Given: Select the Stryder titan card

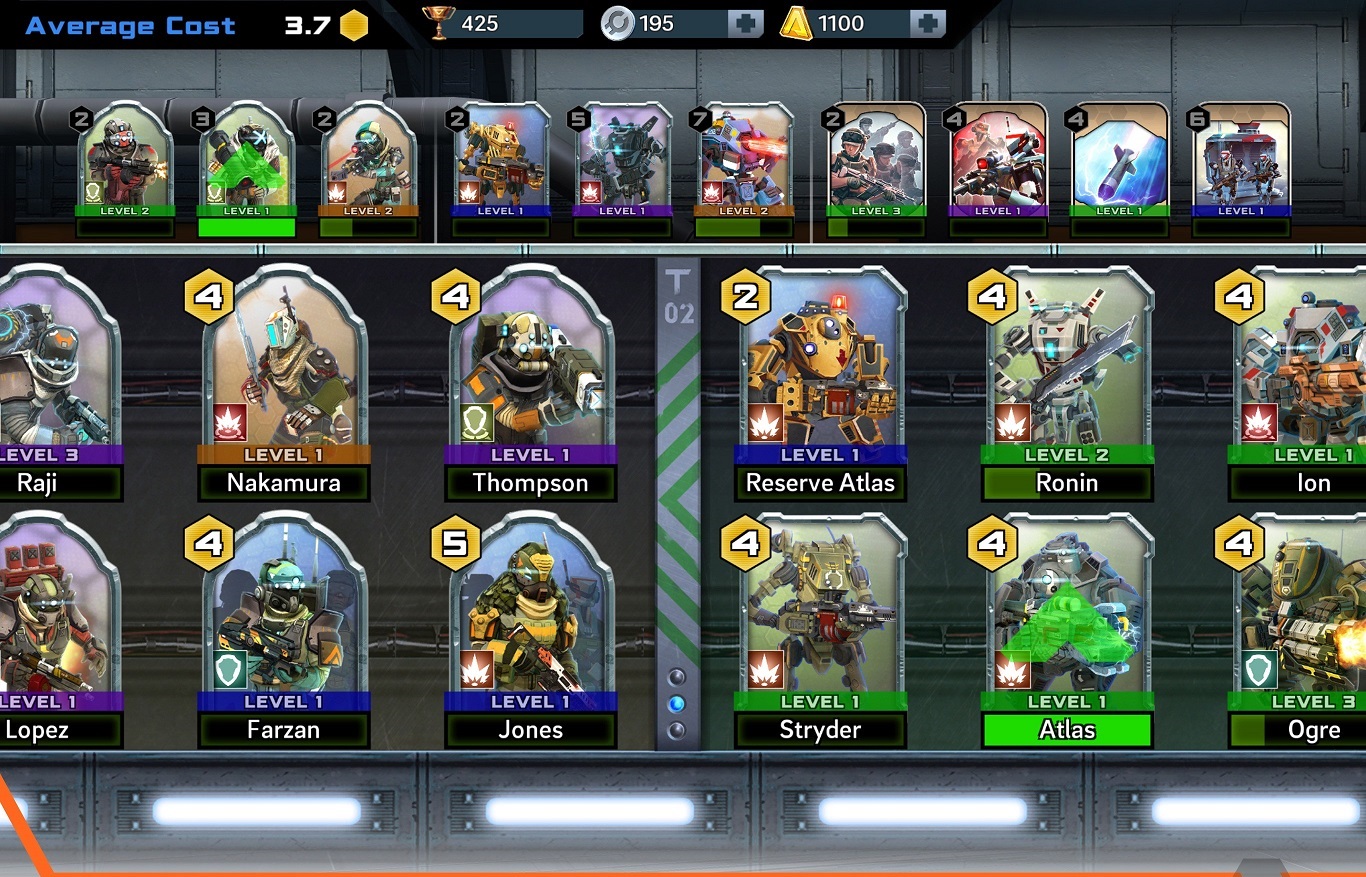Looking at the screenshot, I should (x=820, y=618).
